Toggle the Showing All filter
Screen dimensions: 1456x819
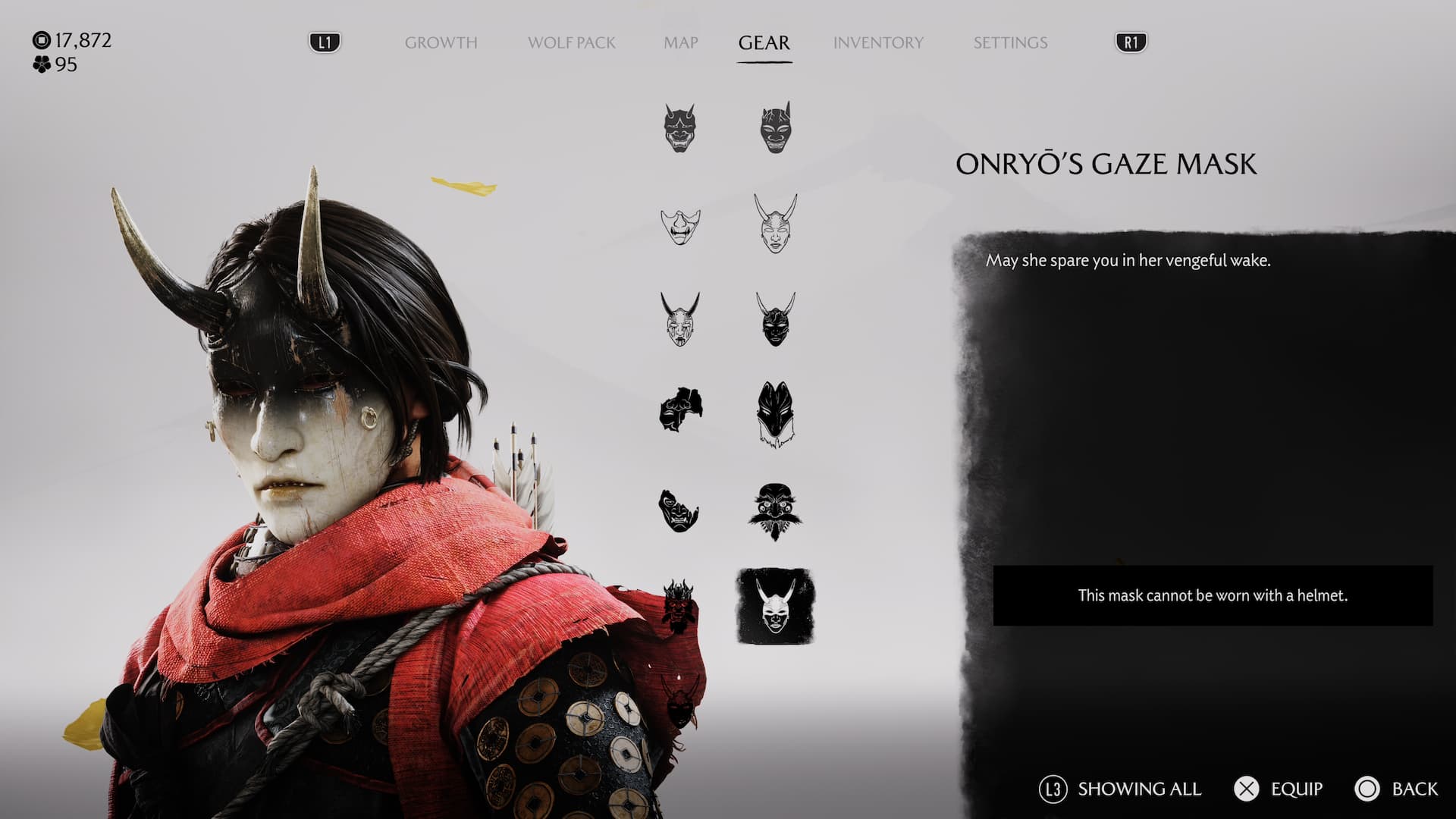pos(1120,789)
